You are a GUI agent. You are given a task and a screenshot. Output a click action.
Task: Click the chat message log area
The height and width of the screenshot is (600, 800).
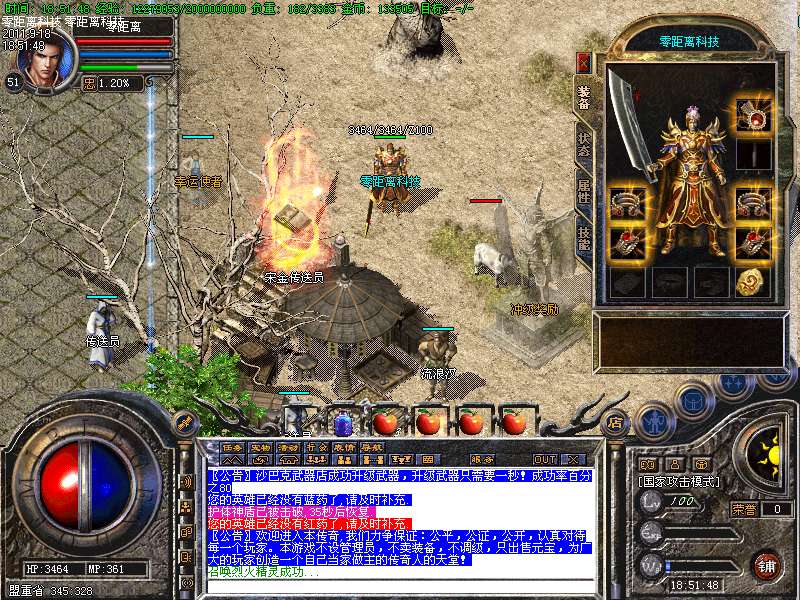[x=400, y=520]
